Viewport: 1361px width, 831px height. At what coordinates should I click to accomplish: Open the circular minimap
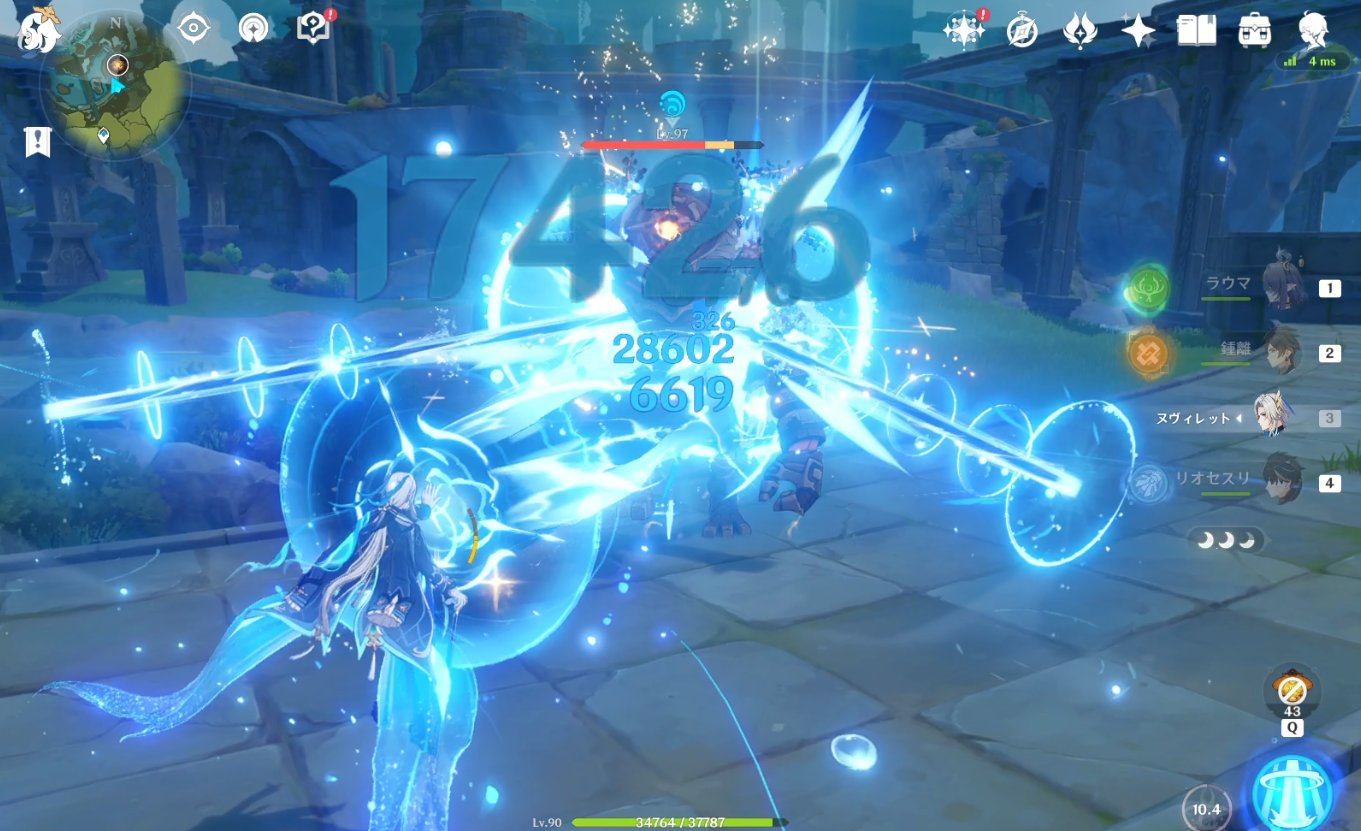(113, 84)
